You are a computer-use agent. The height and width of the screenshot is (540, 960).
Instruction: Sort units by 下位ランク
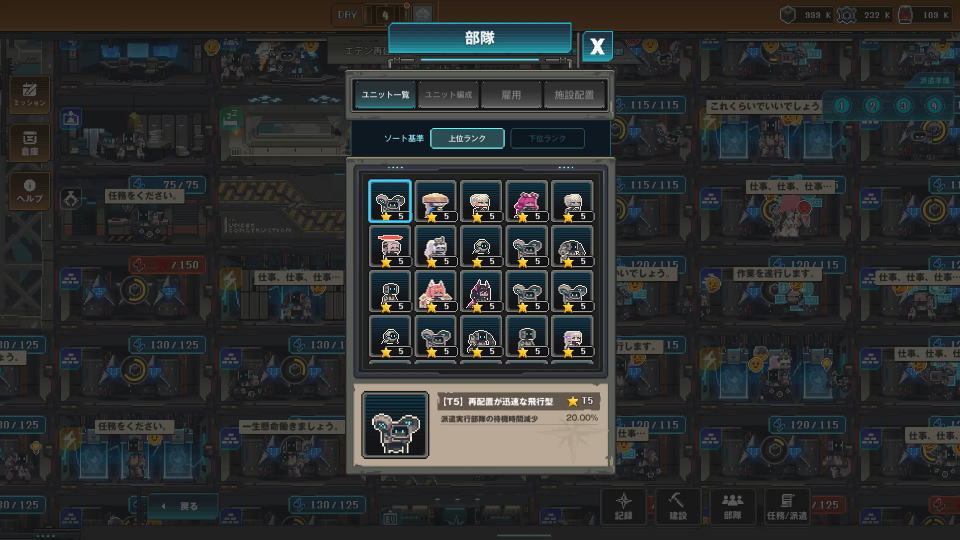(547, 139)
